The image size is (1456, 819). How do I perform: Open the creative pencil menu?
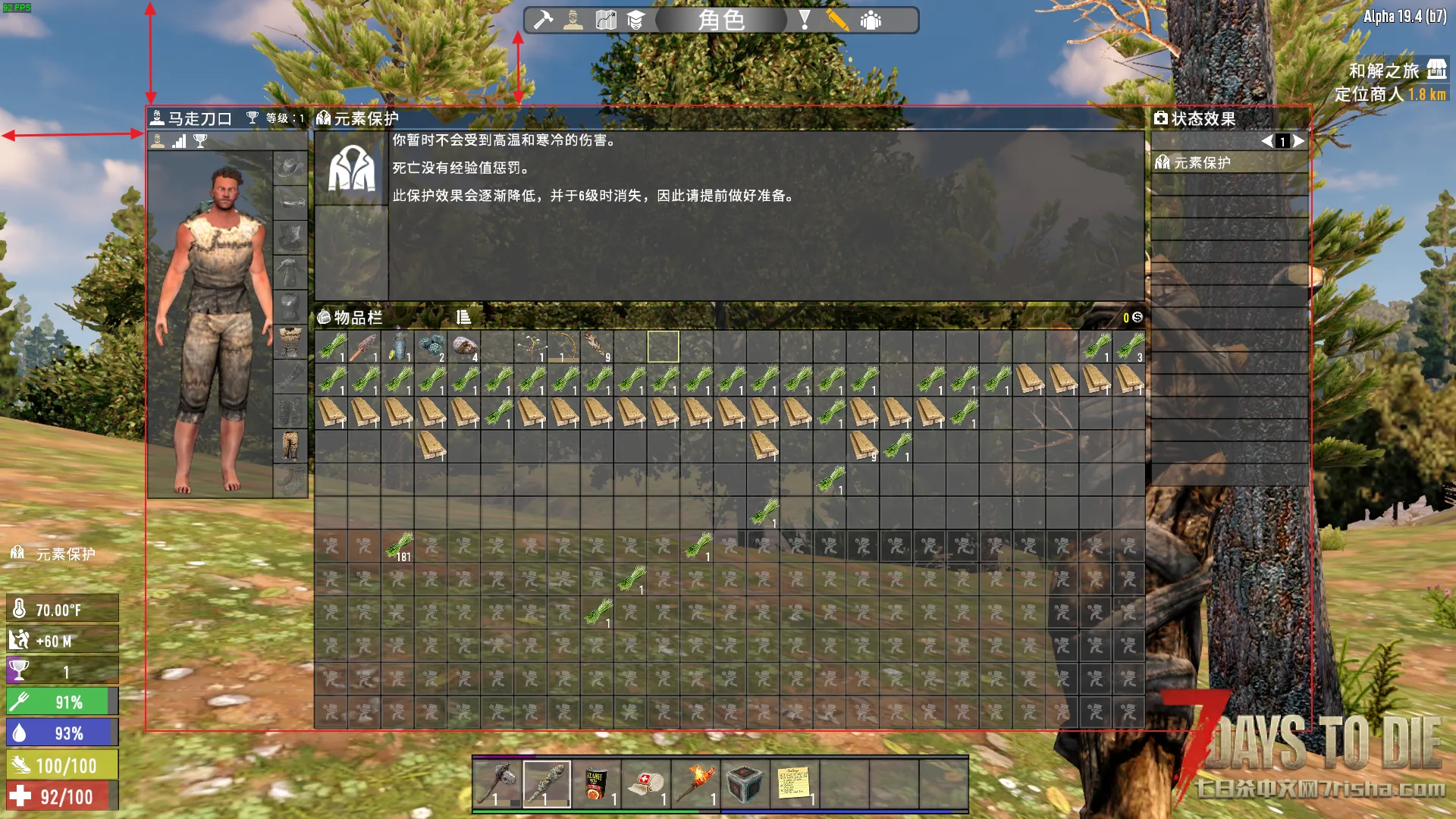(x=837, y=20)
